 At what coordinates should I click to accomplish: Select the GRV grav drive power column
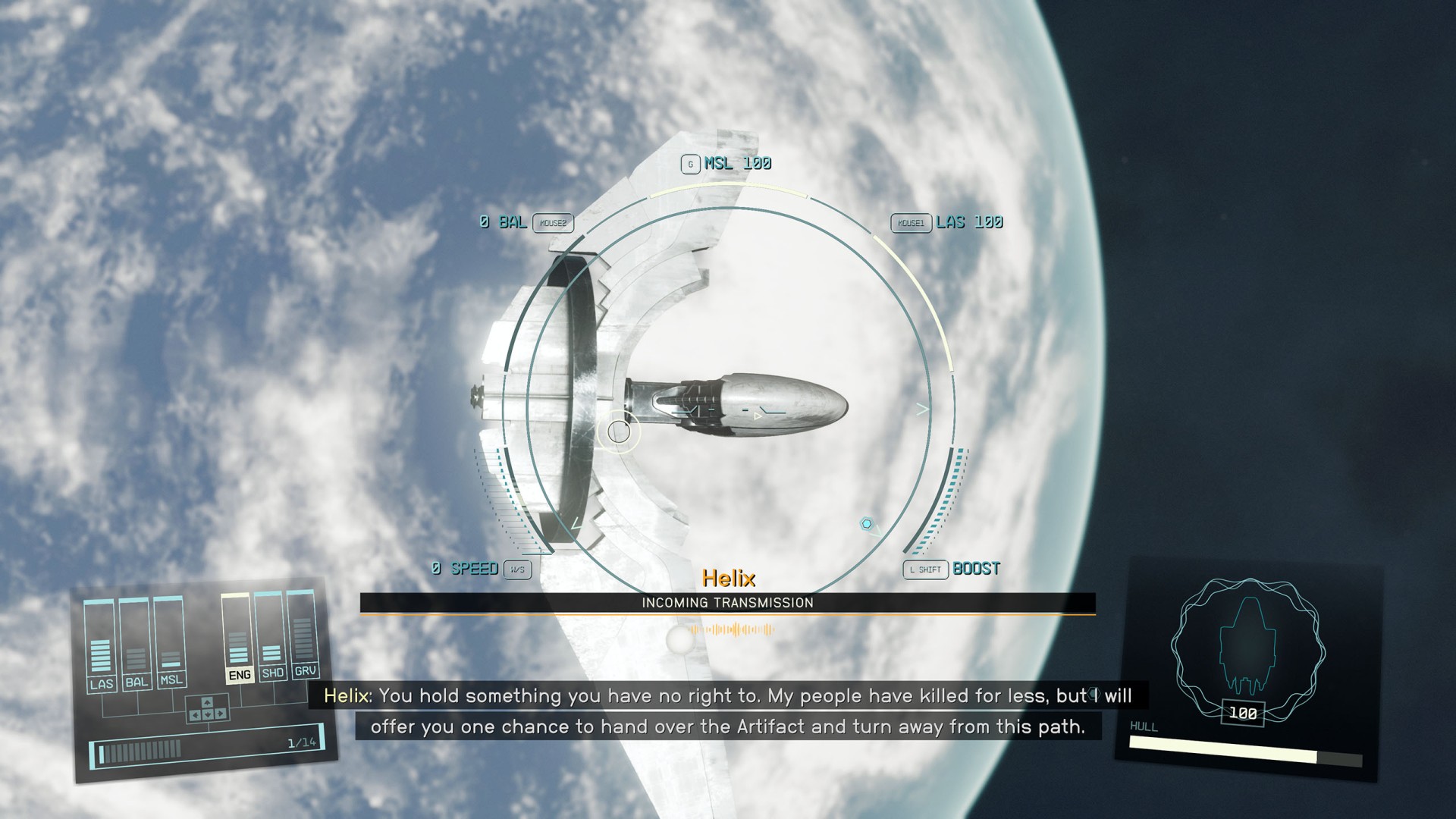point(303,634)
